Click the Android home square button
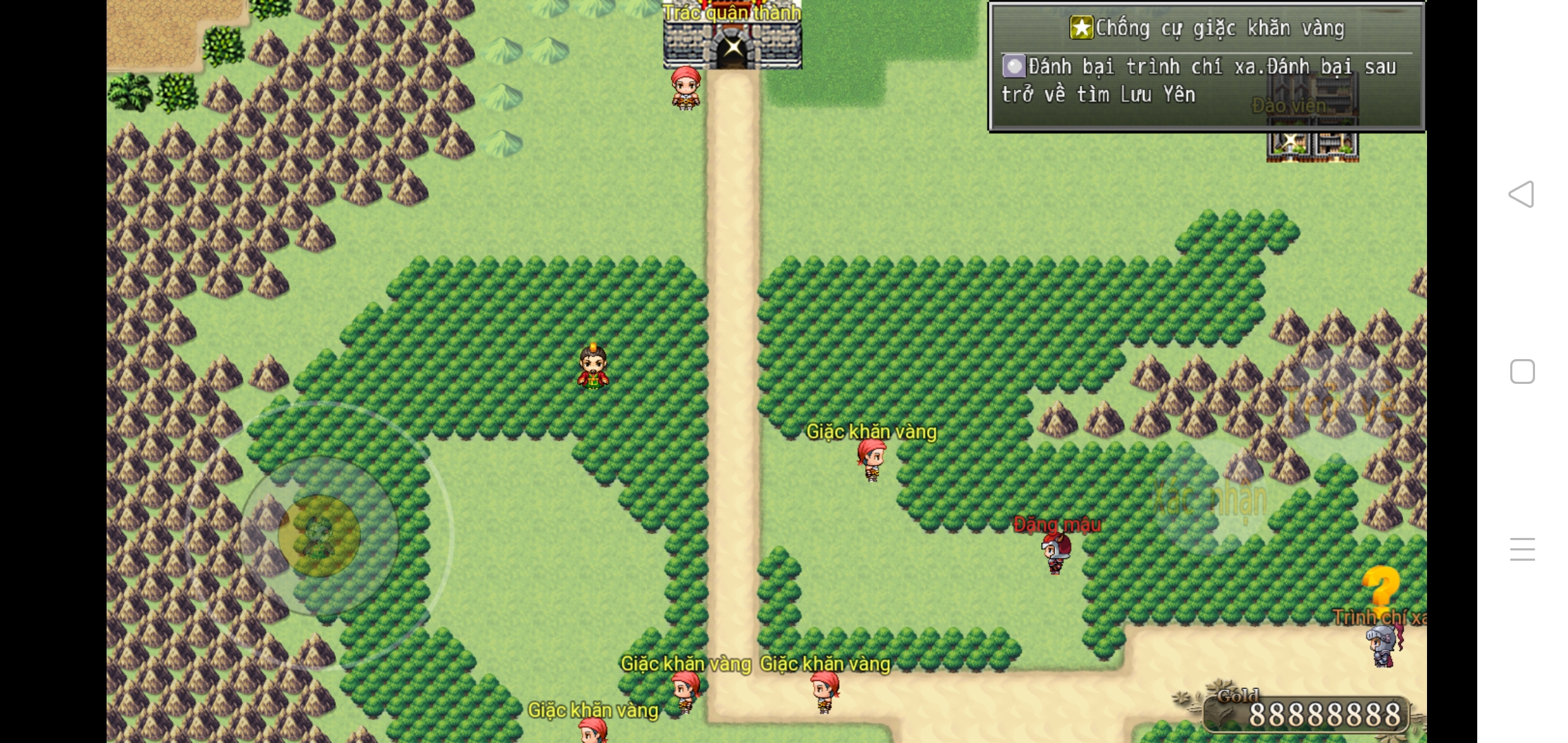 point(1522,371)
